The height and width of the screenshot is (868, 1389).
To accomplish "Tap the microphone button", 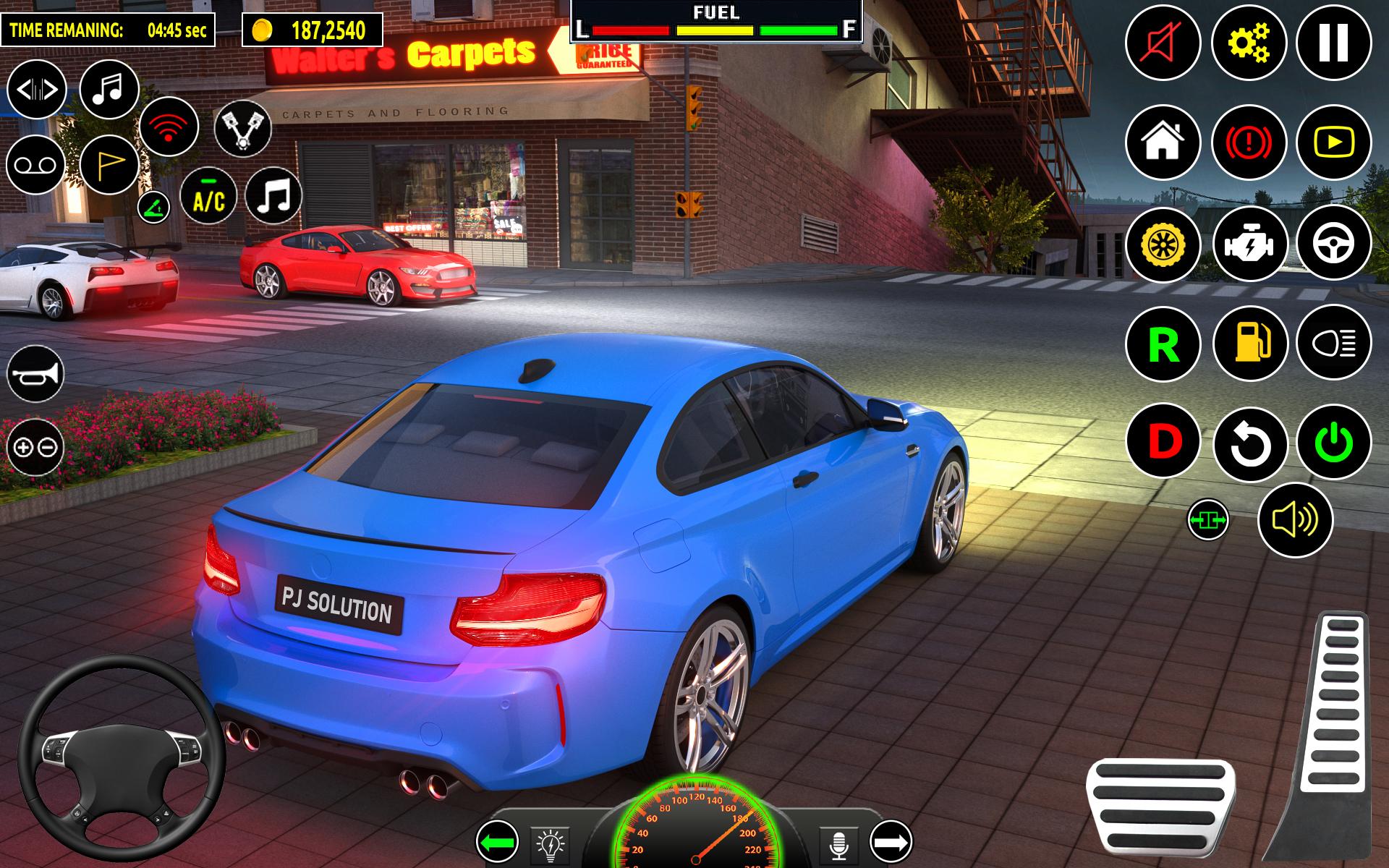I will click(x=839, y=843).
